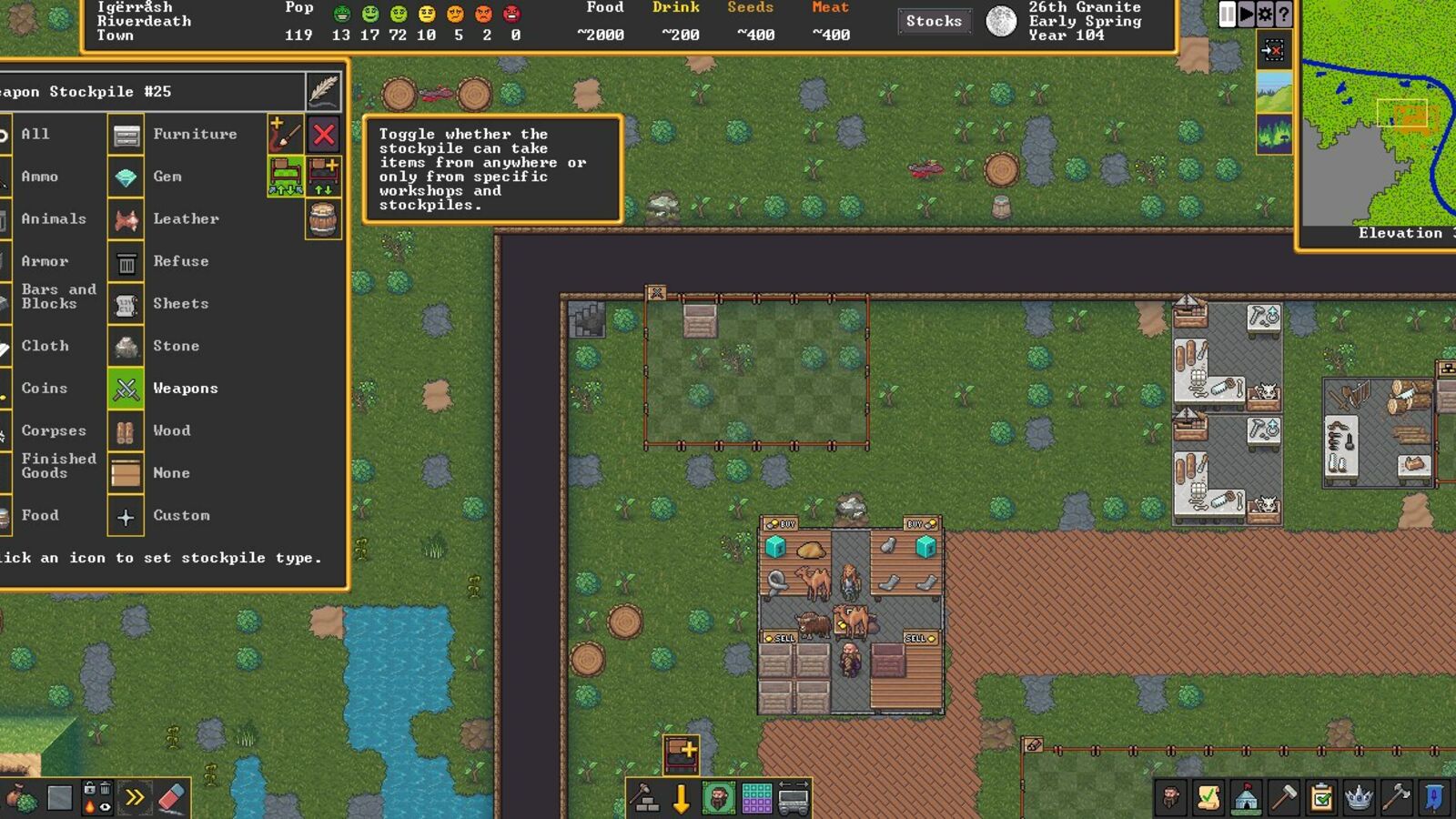Set stockpile type to Weapons
Image resolution: width=1456 pixels, height=819 pixels.
(x=125, y=388)
